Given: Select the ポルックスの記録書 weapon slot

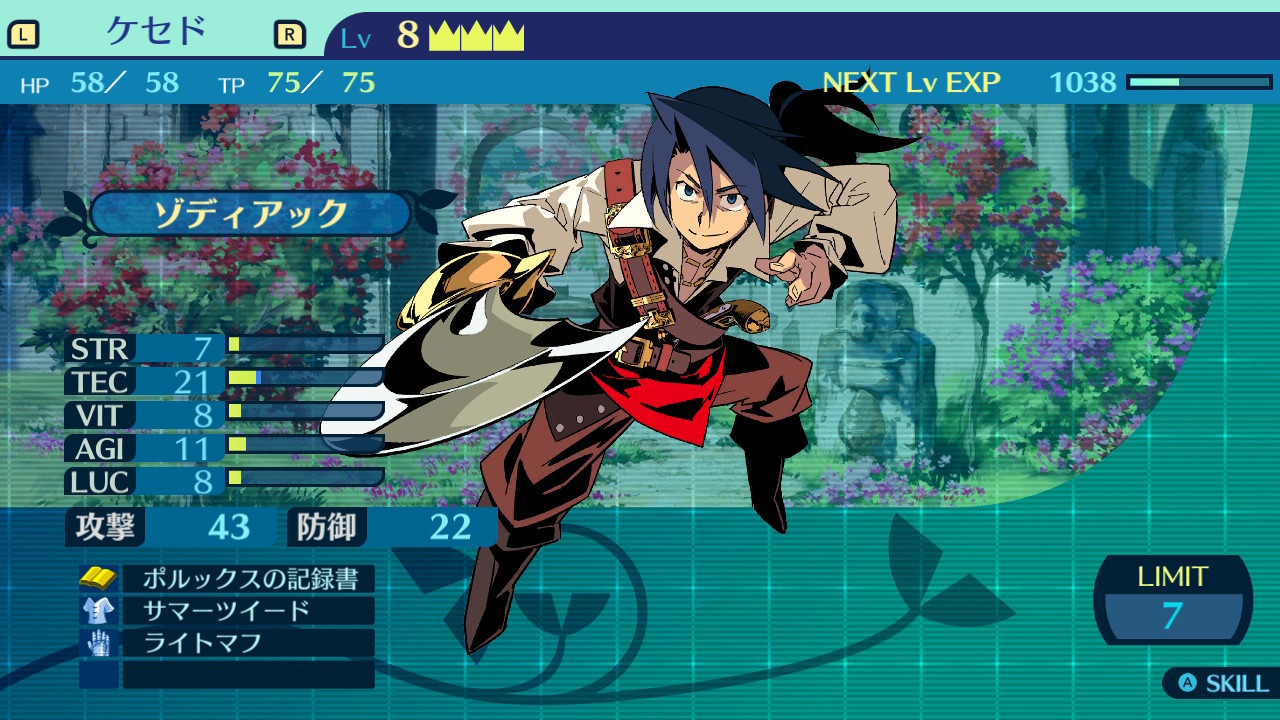Looking at the screenshot, I should tap(247, 579).
